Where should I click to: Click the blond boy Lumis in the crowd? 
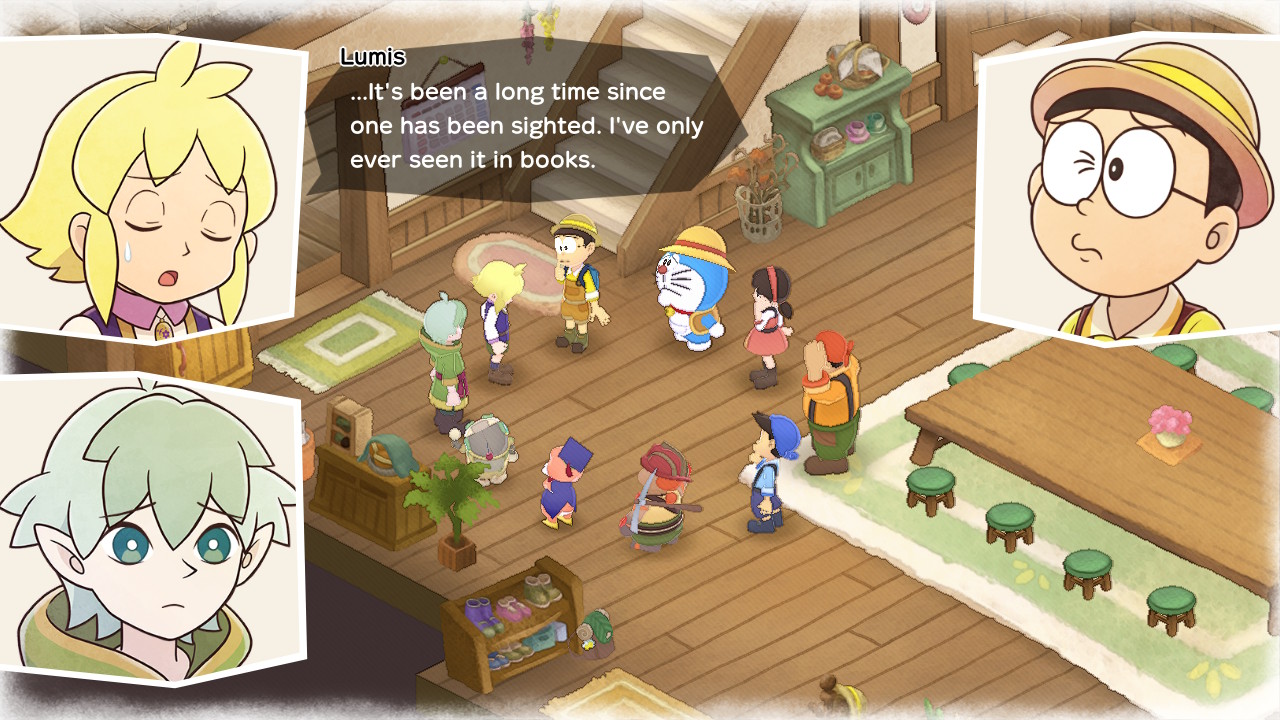pos(497,310)
